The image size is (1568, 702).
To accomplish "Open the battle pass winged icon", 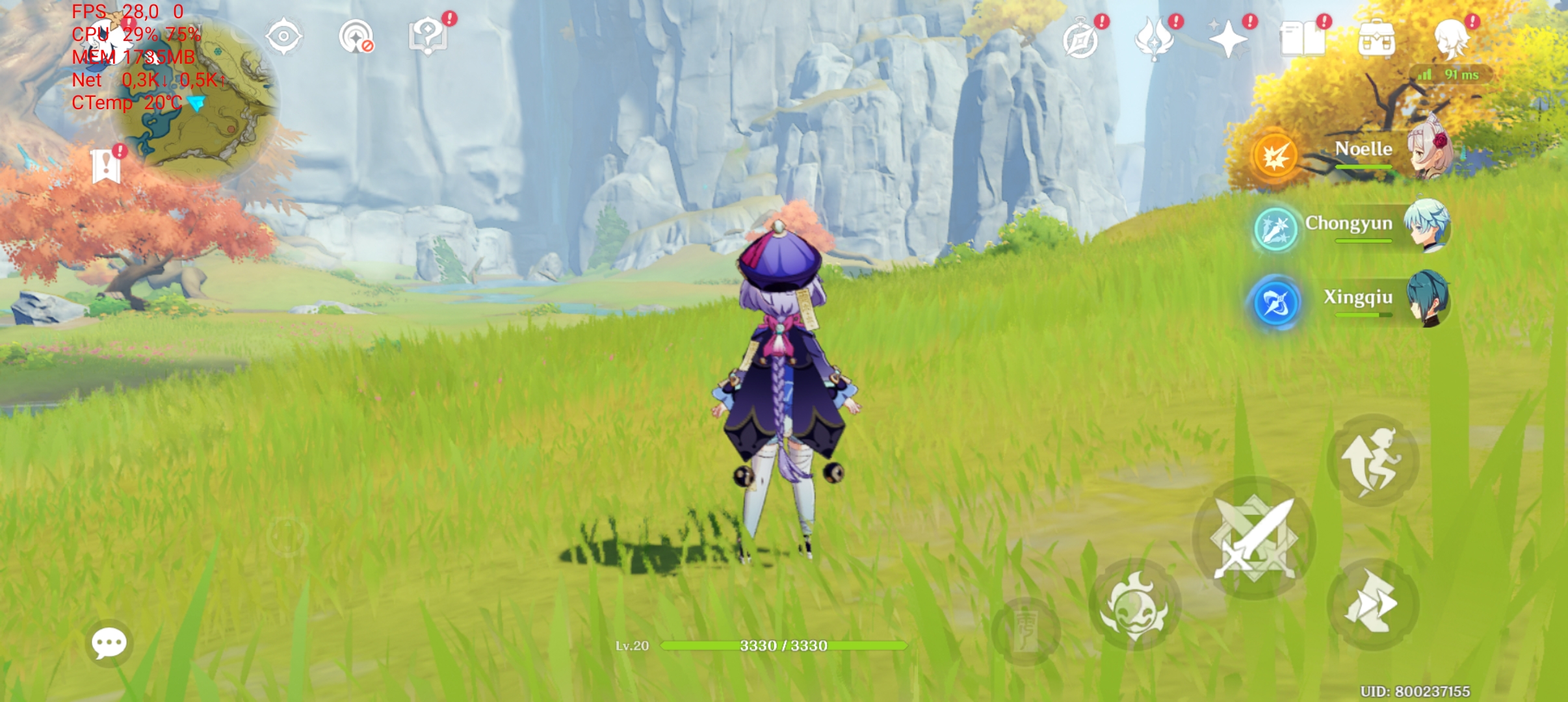I will pos(1155,39).
